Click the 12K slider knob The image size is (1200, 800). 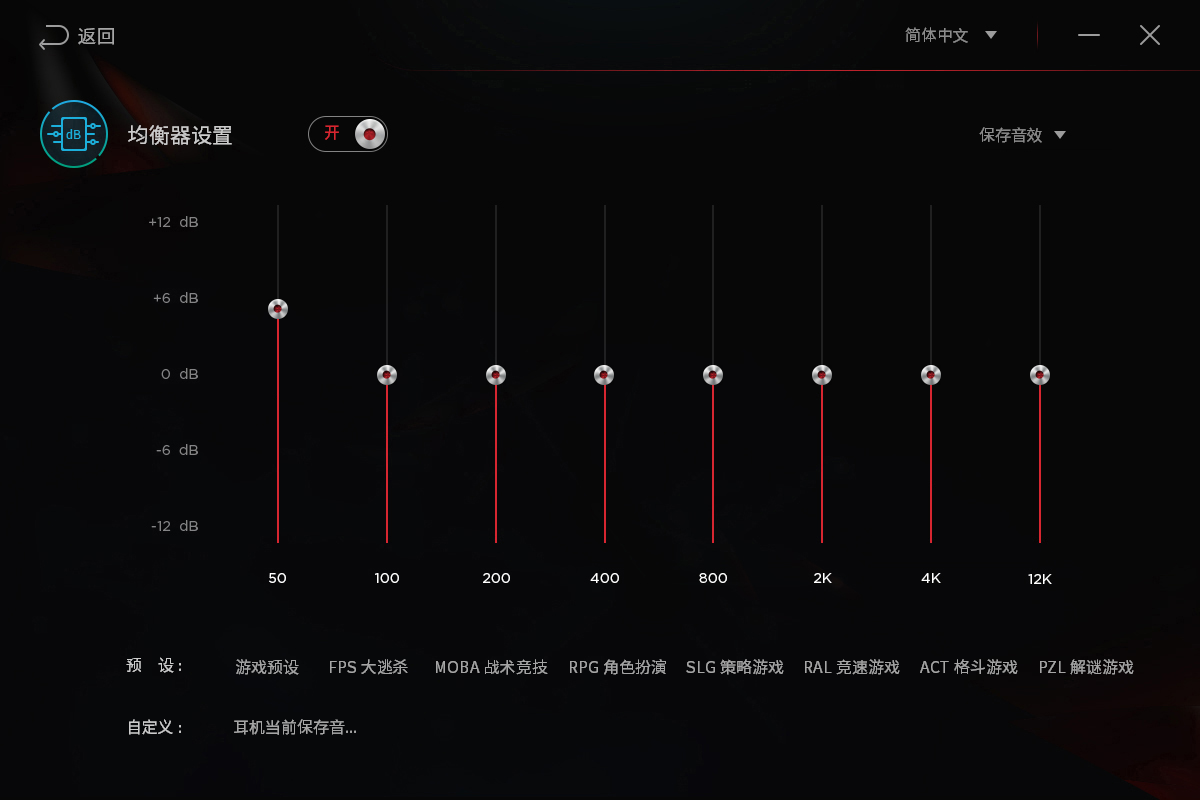point(1040,375)
